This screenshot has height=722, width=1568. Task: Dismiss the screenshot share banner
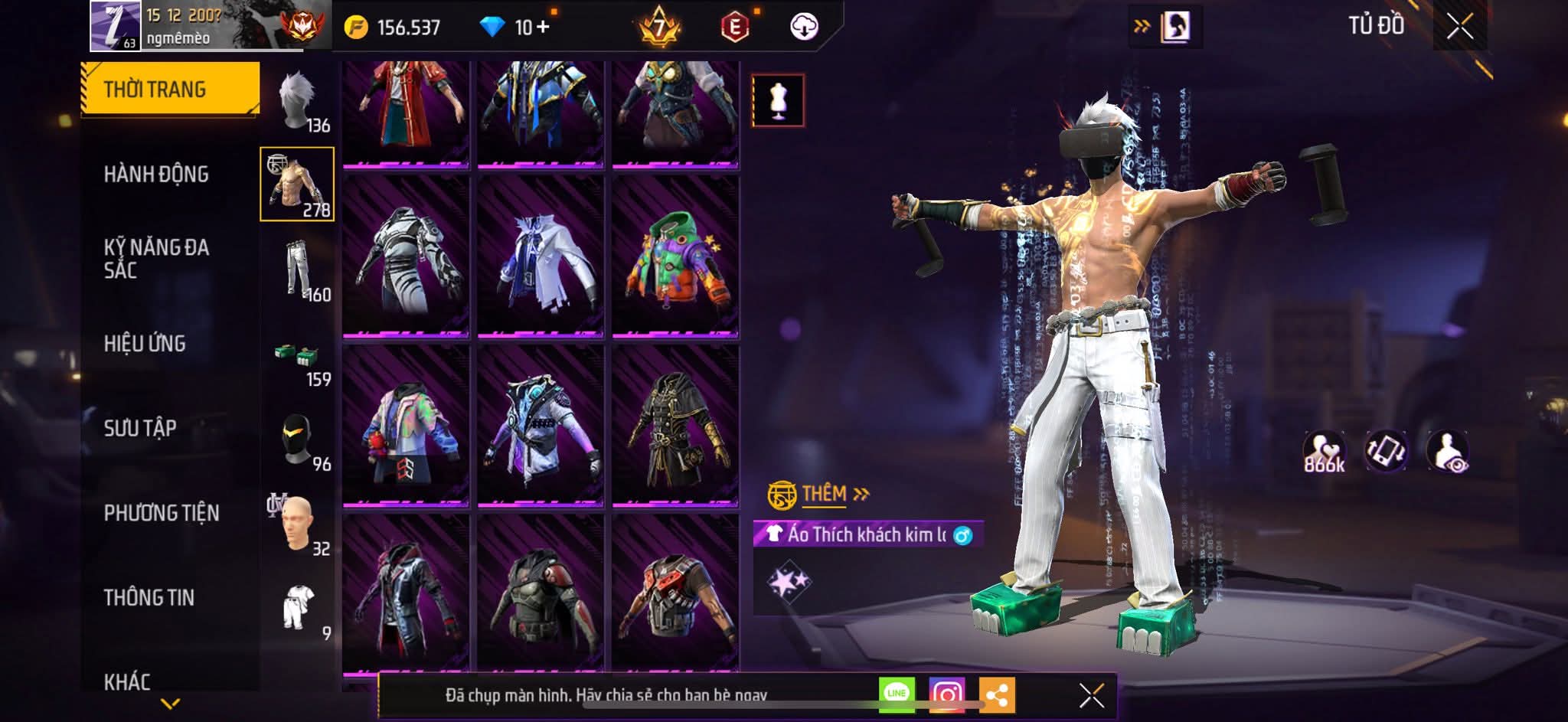1091,695
